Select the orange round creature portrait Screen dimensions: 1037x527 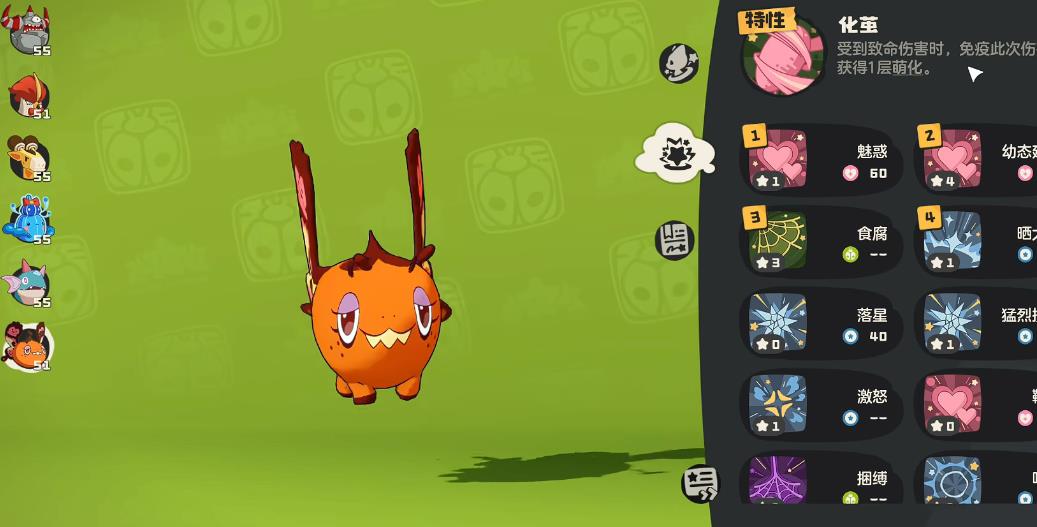click(29, 346)
